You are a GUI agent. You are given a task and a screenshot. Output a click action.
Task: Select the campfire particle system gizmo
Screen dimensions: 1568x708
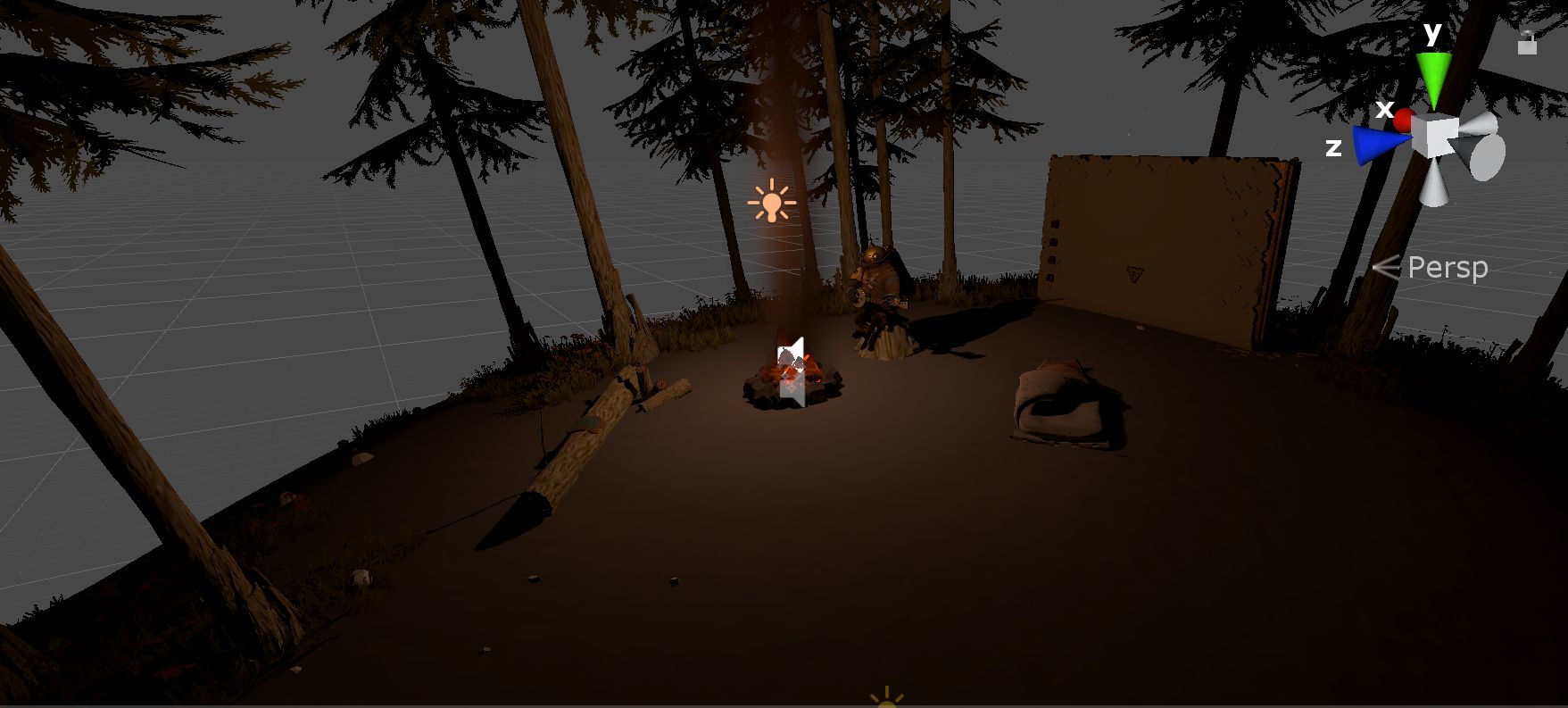[x=792, y=371]
